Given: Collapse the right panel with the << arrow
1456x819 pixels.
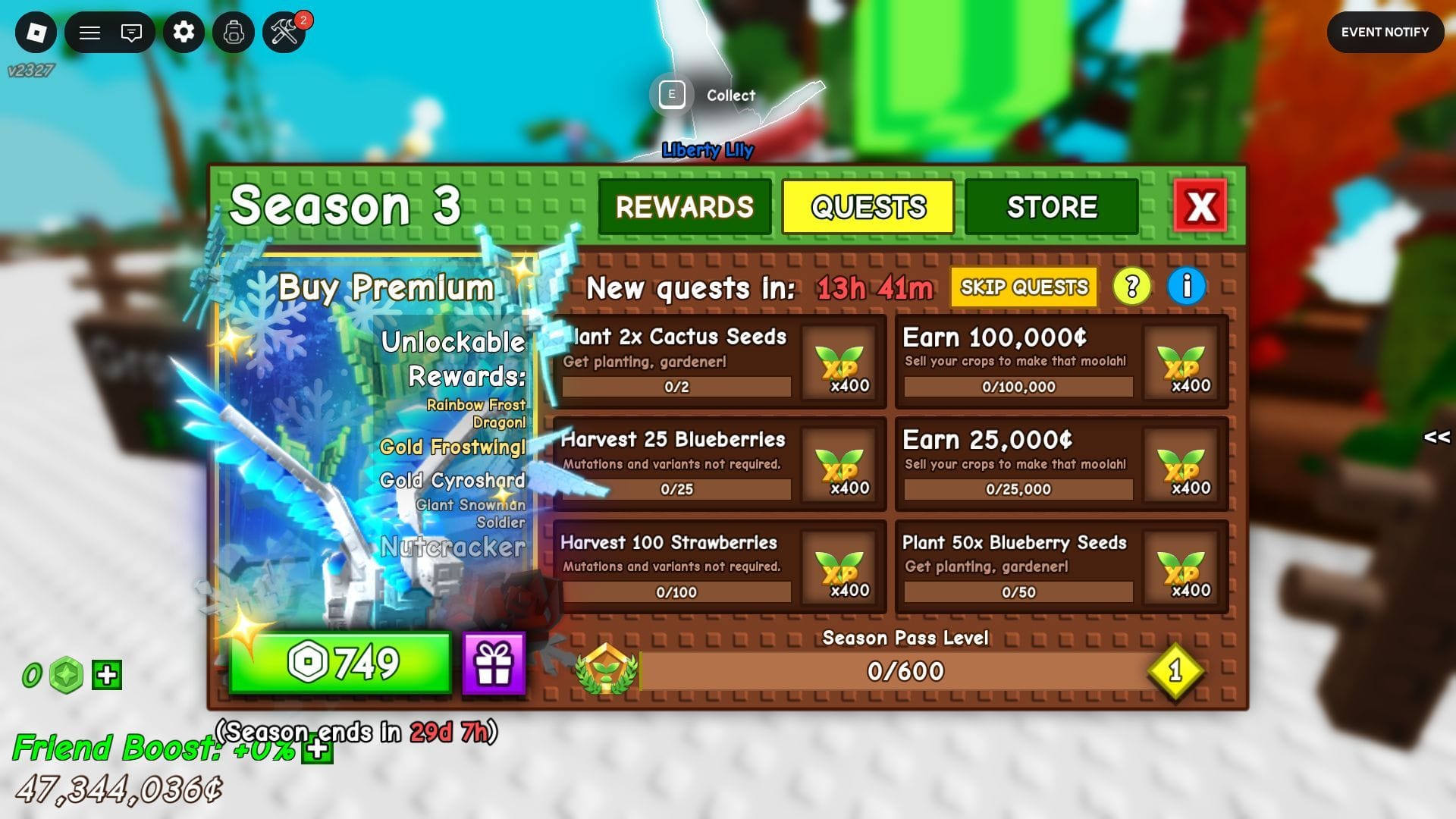Looking at the screenshot, I should [1435, 437].
